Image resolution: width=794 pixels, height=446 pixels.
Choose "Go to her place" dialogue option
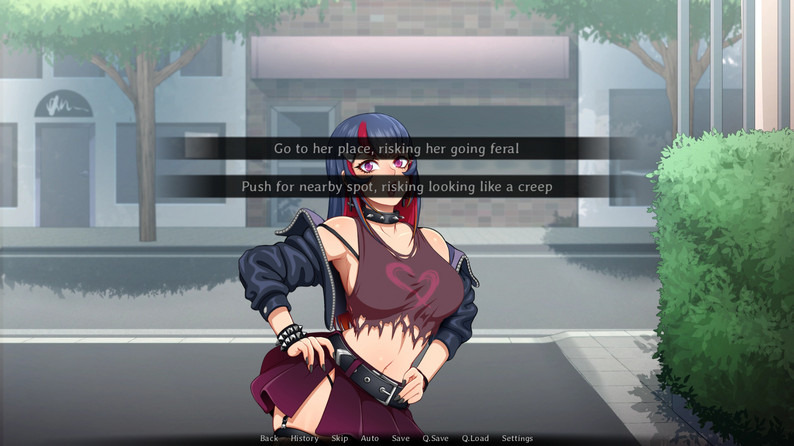click(x=396, y=148)
